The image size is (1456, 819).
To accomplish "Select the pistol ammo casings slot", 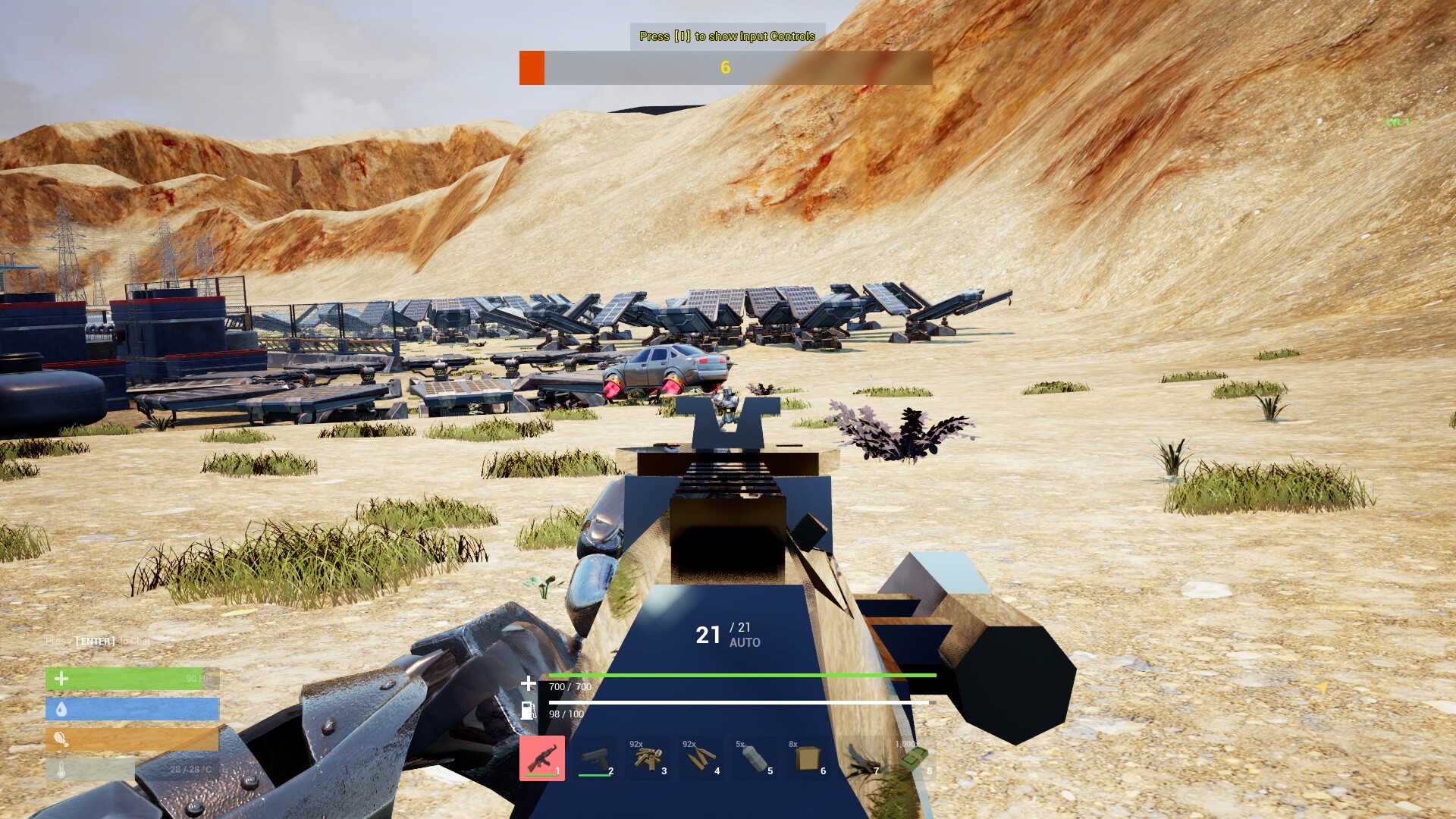I will click(648, 758).
